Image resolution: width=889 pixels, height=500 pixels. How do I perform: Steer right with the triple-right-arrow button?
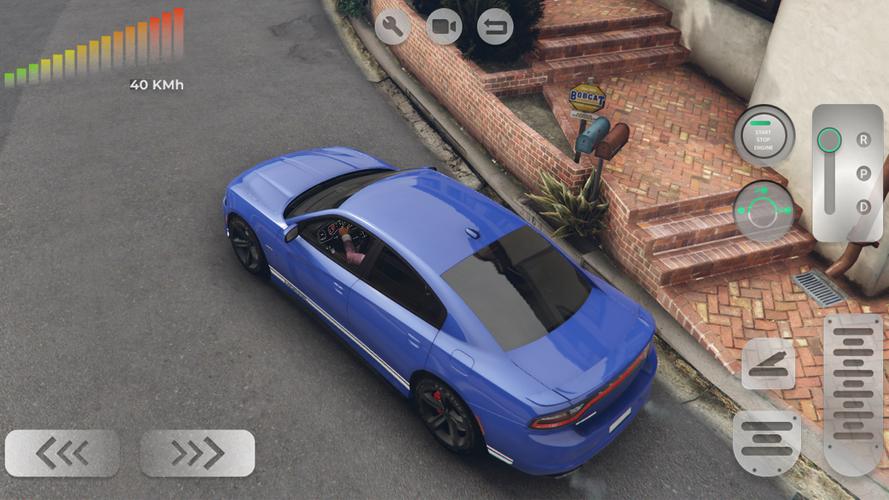point(197,453)
